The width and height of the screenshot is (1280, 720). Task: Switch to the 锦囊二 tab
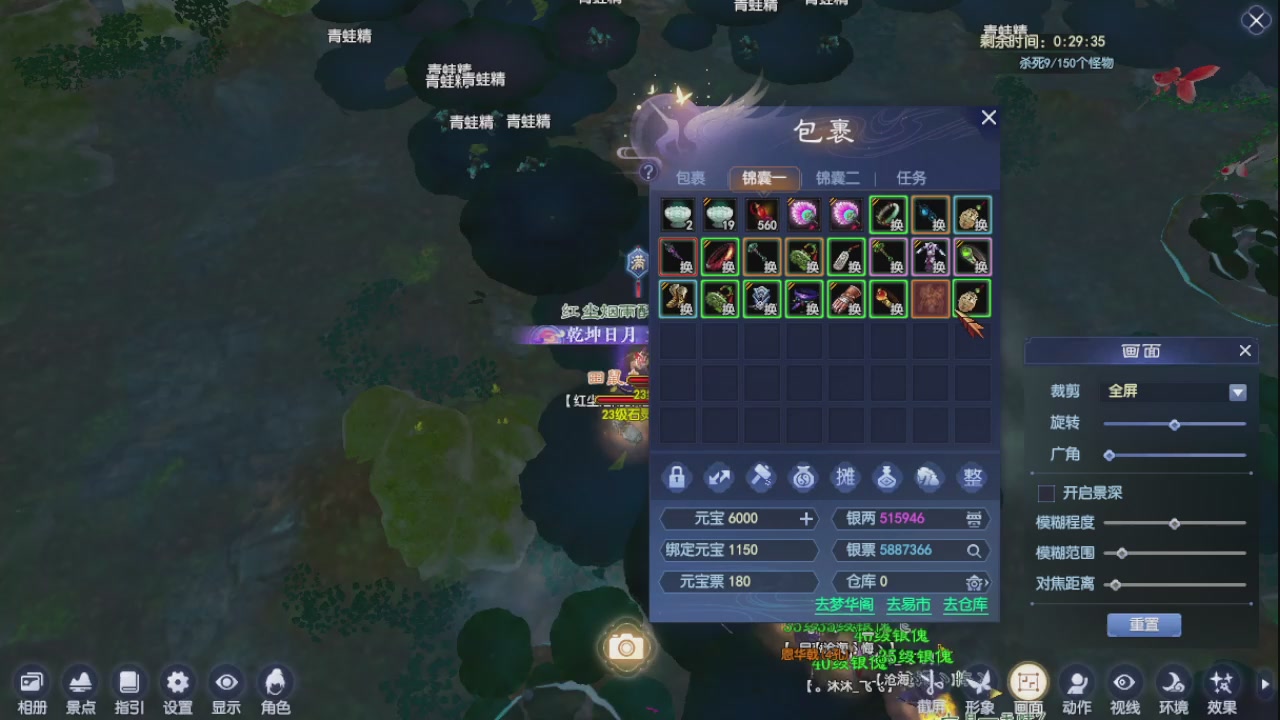point(838,177)
